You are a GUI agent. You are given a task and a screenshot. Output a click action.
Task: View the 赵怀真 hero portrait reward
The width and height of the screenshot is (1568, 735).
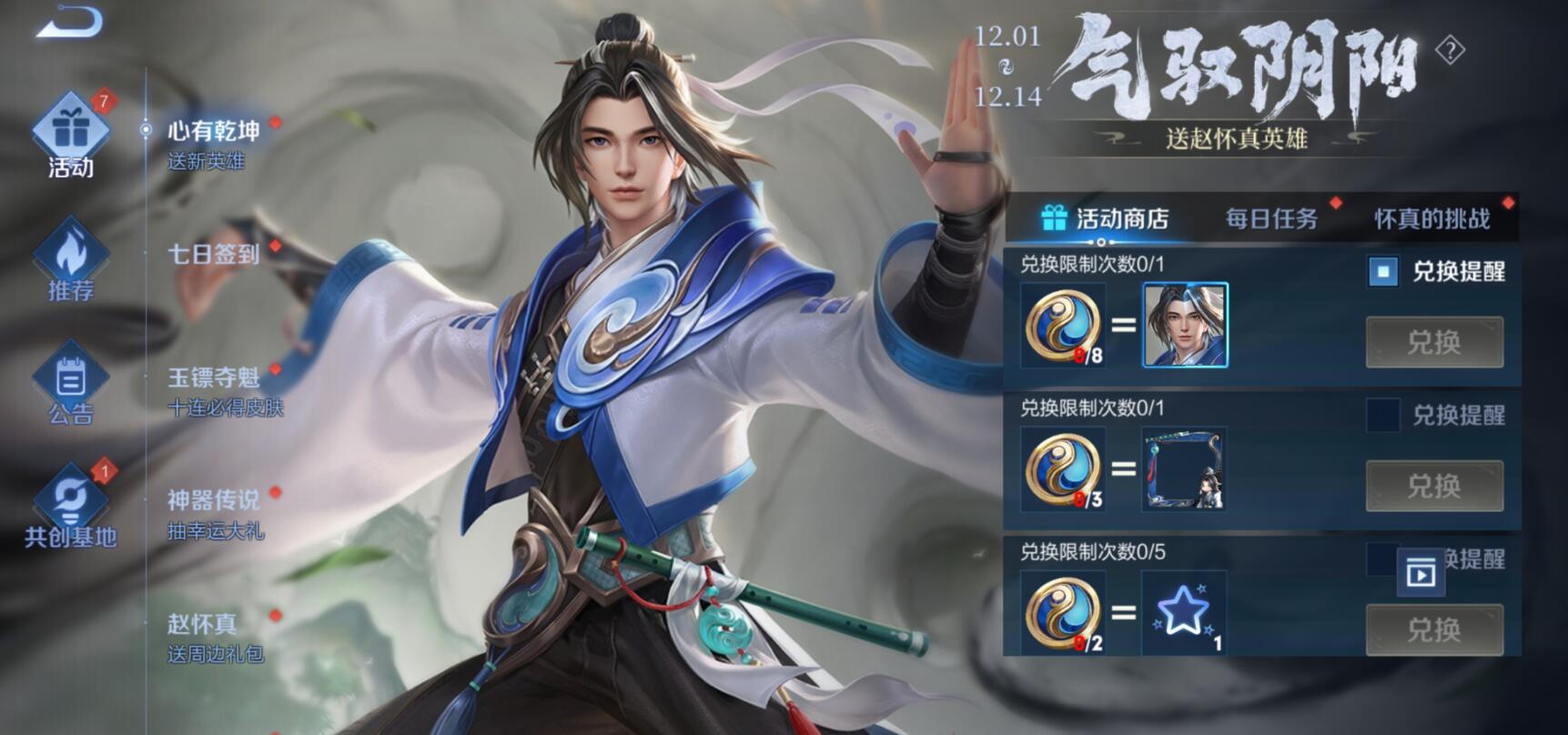coord(1185,325)
